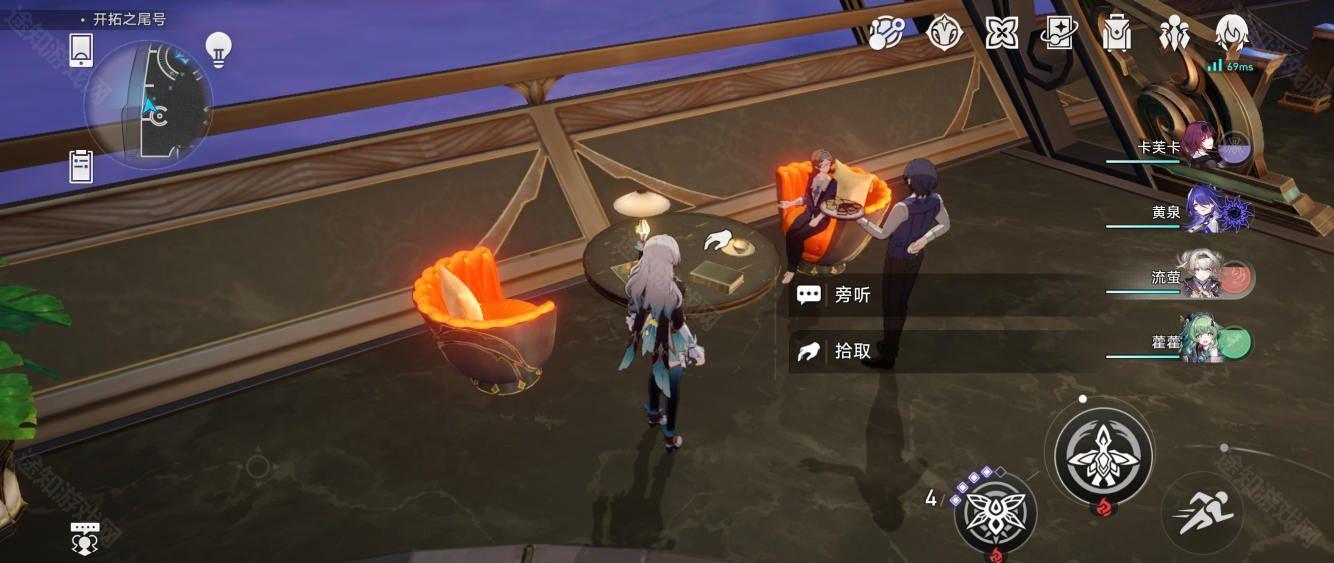Open the star card warp icon
The width and height of the screenshot is (1334, 563).
click(x=1058, y=33)
